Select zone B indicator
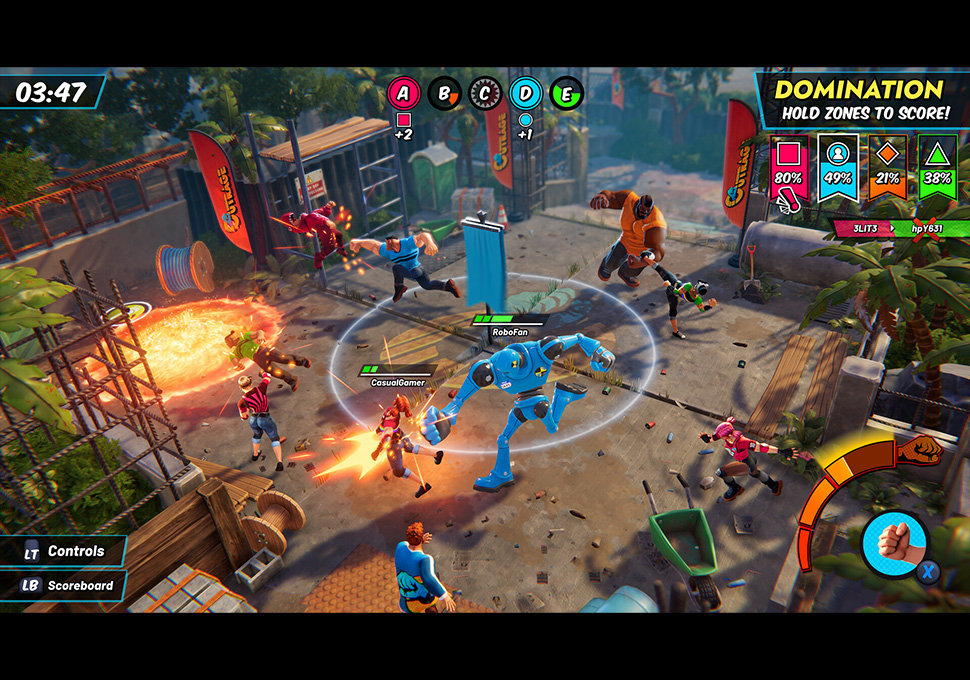 point(444,94)
